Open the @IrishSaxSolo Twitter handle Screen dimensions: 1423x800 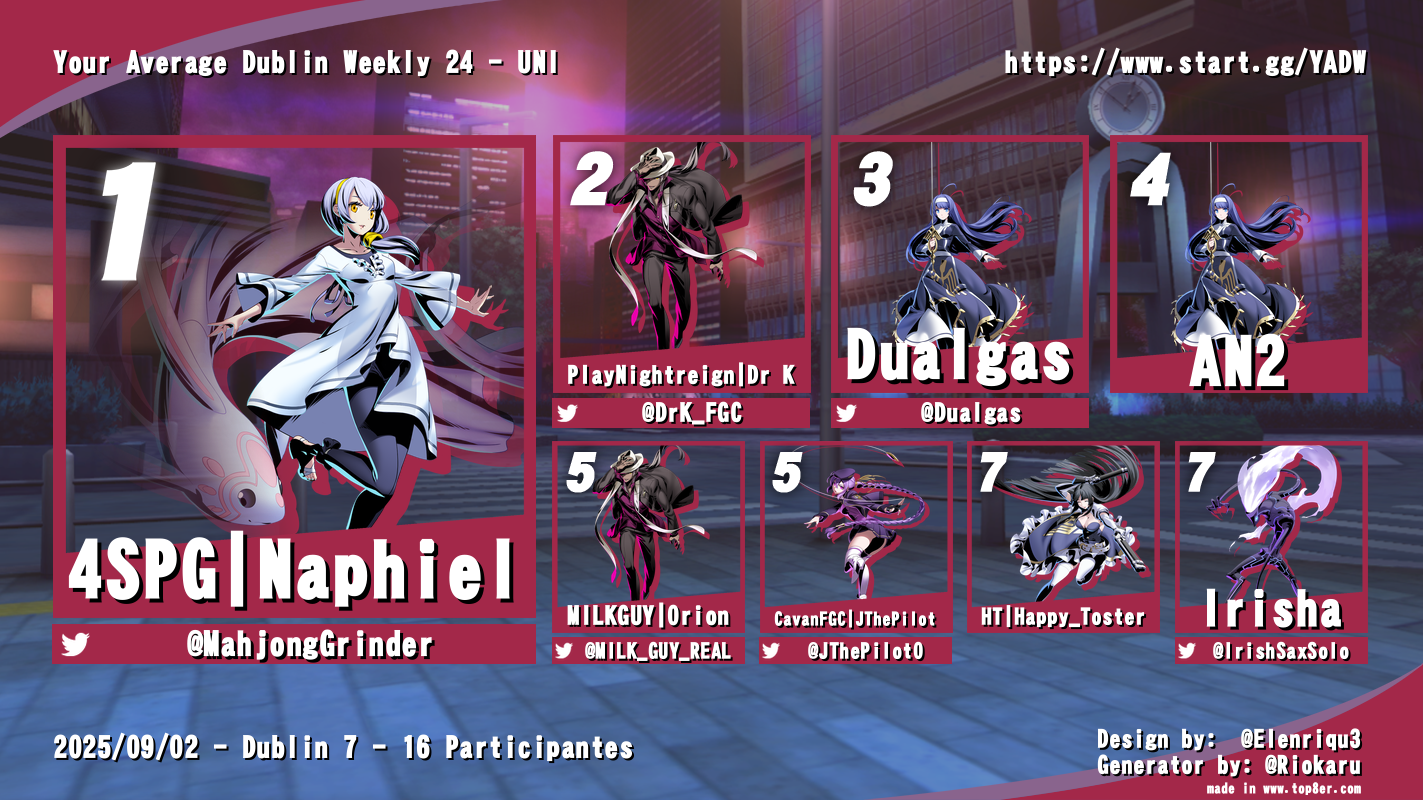point(1280,651)
